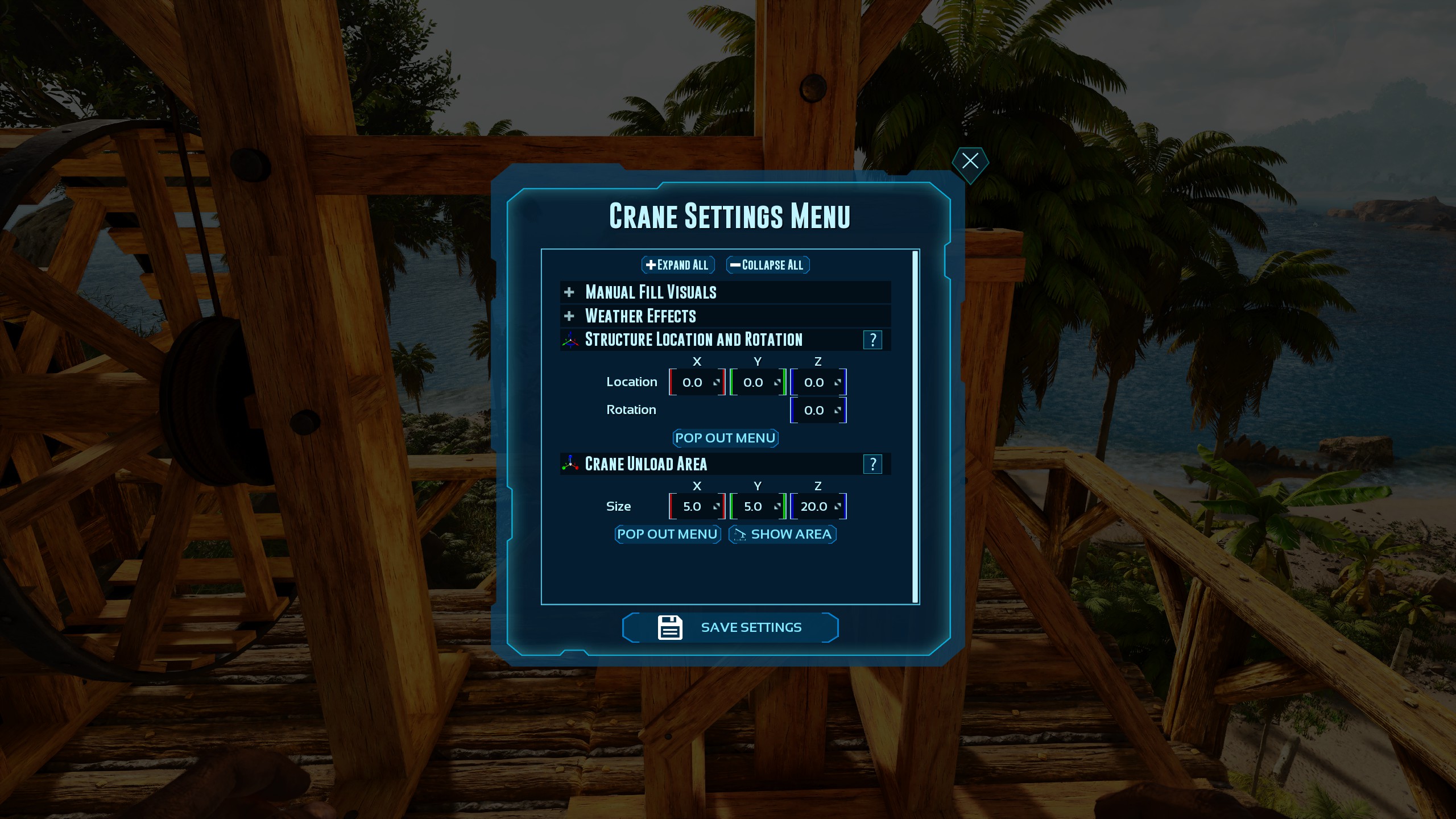
Task: Click the floppy disk icon on Save Settings
Action: [669, 627]
